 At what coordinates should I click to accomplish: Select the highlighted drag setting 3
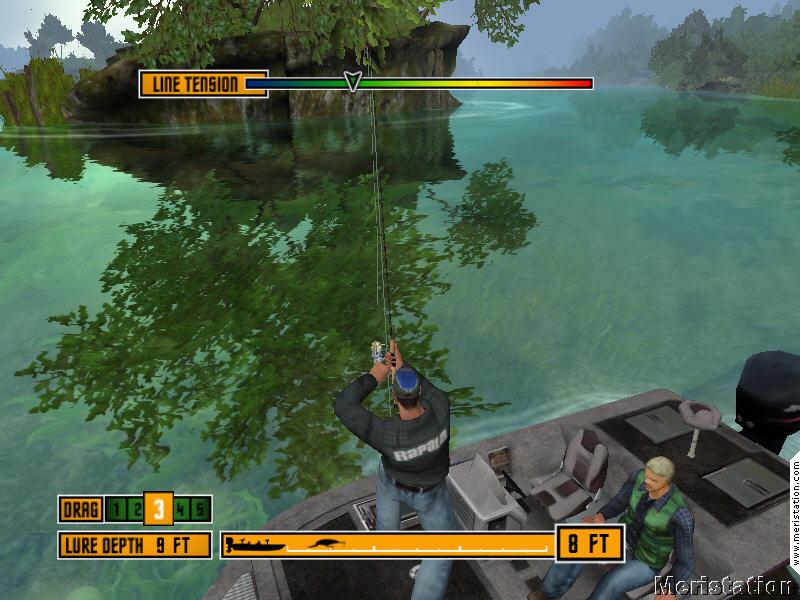158,510
